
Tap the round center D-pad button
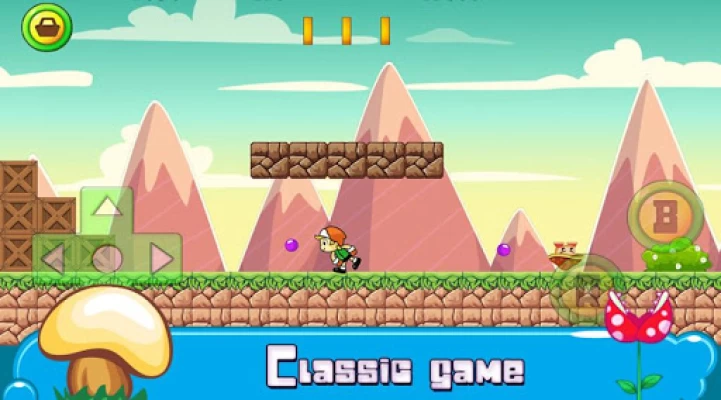coord(107,259)
